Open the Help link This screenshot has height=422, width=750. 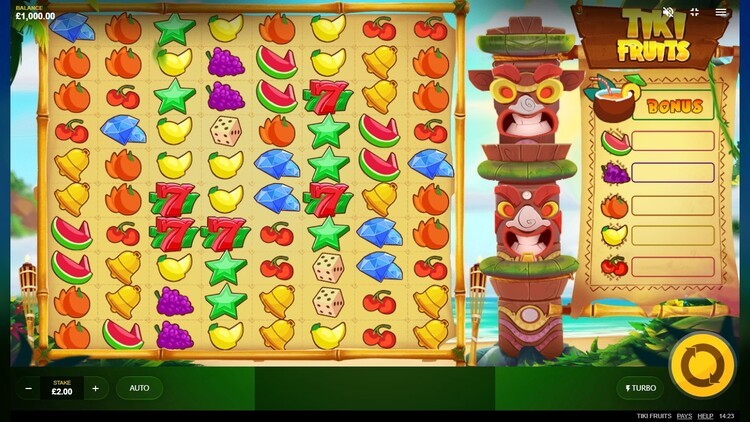click(705, 416)
